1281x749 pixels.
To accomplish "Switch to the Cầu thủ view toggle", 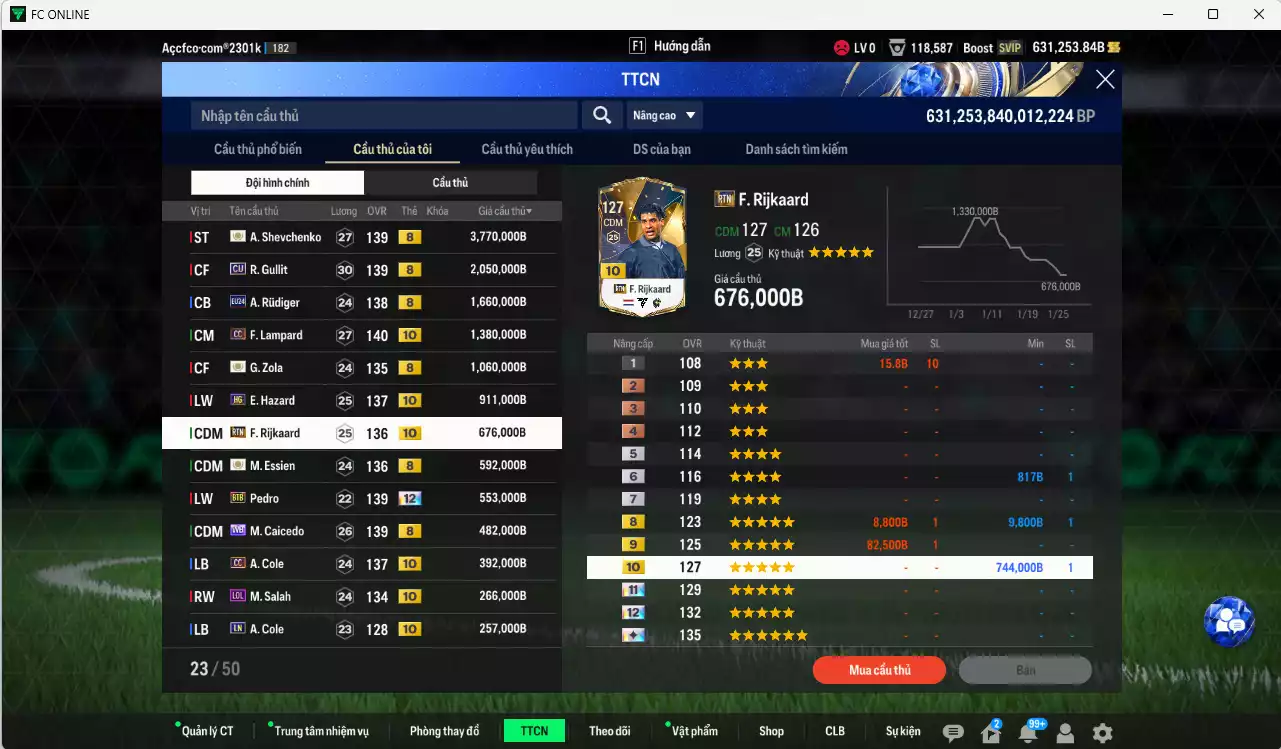I will (x=450, y=182).
